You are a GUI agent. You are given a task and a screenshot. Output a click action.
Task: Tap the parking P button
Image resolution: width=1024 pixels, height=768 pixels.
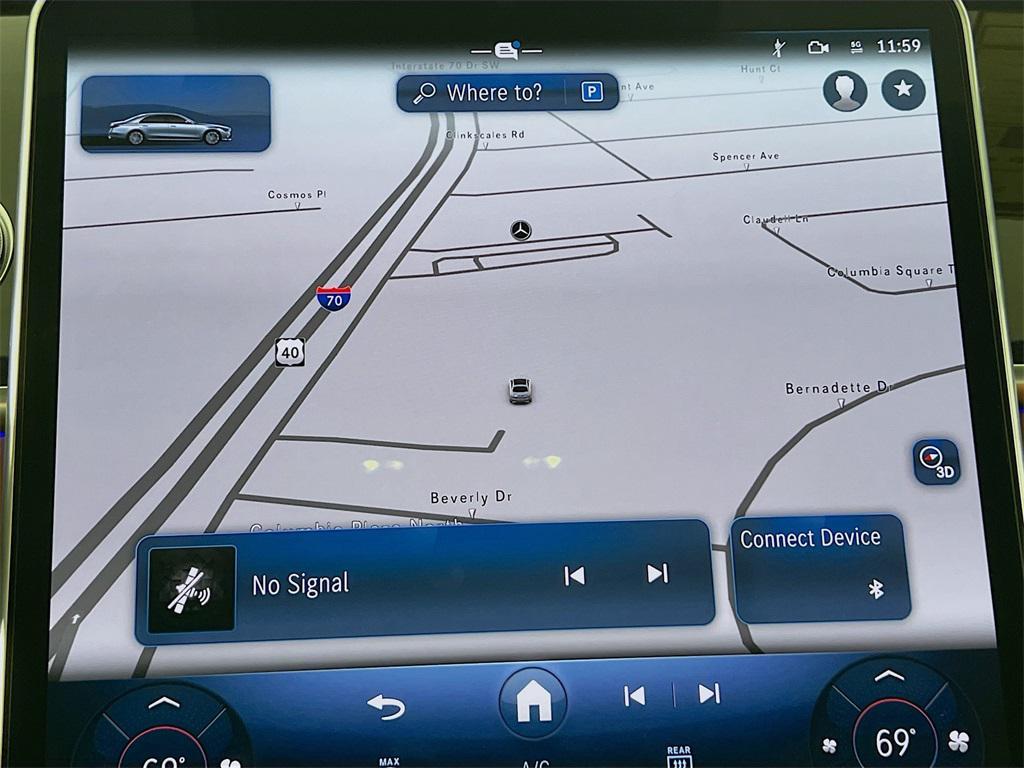click(x=592, y=93)
